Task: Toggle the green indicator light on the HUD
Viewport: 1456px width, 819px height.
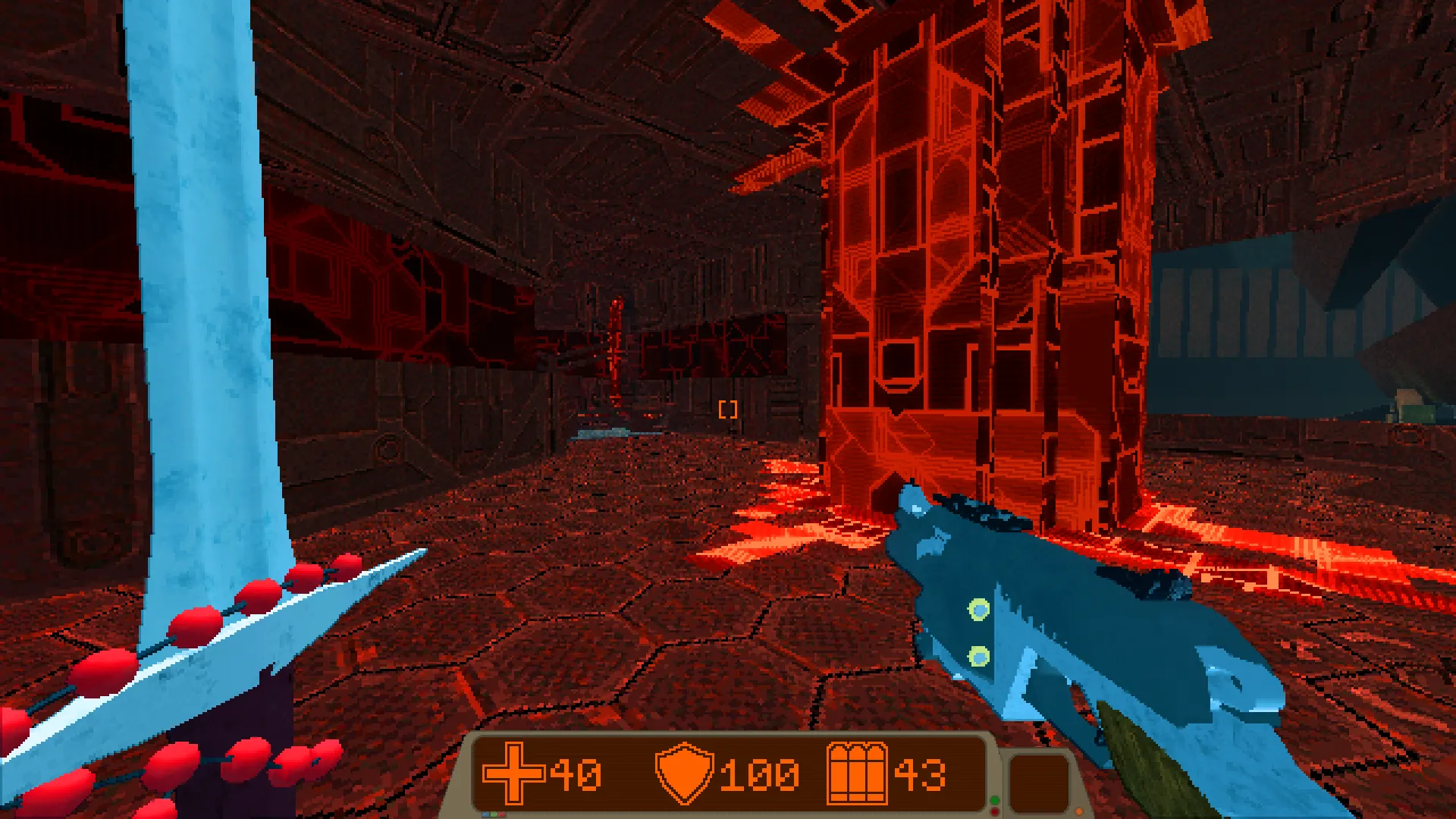Action: tap(995, 801)
